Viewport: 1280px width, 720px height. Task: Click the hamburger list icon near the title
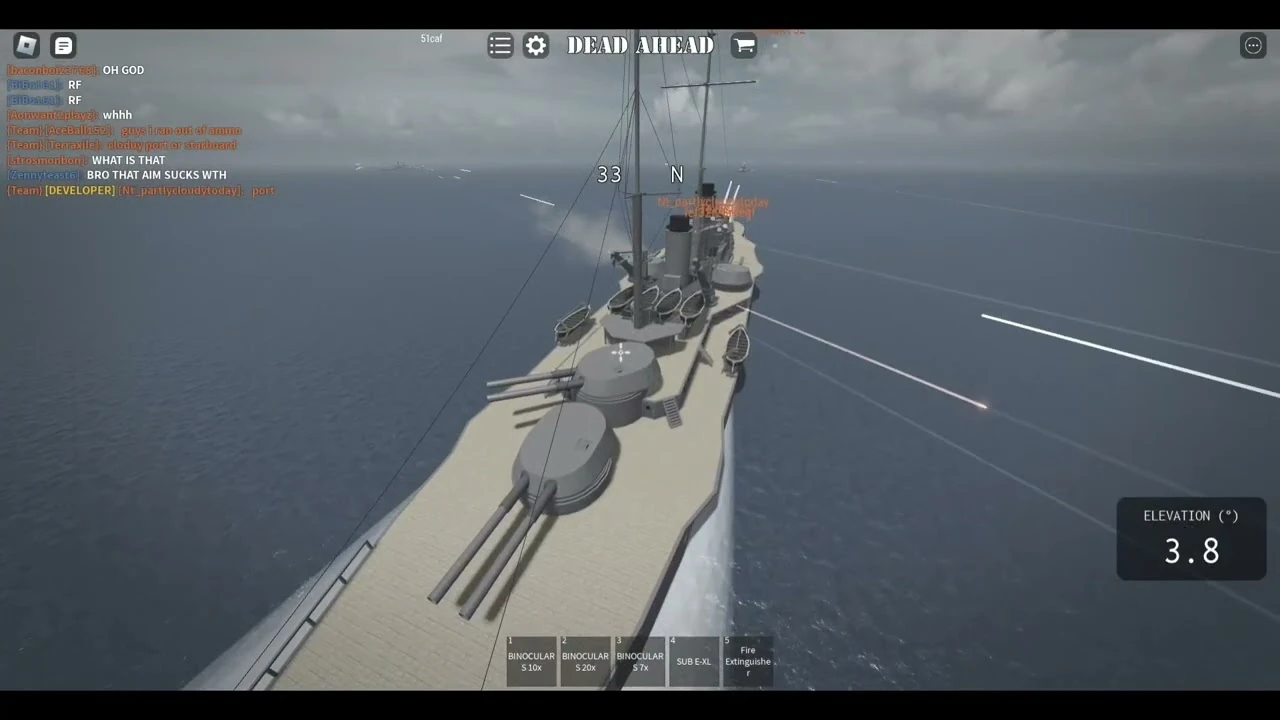click(500, 45)
